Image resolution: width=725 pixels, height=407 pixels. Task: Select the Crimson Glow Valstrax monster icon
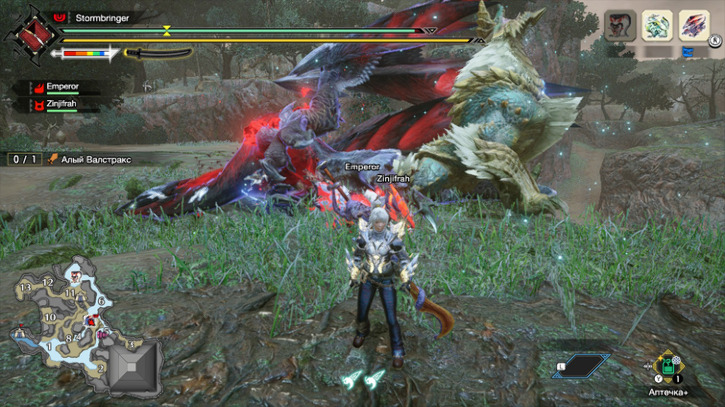pos(693,25)
